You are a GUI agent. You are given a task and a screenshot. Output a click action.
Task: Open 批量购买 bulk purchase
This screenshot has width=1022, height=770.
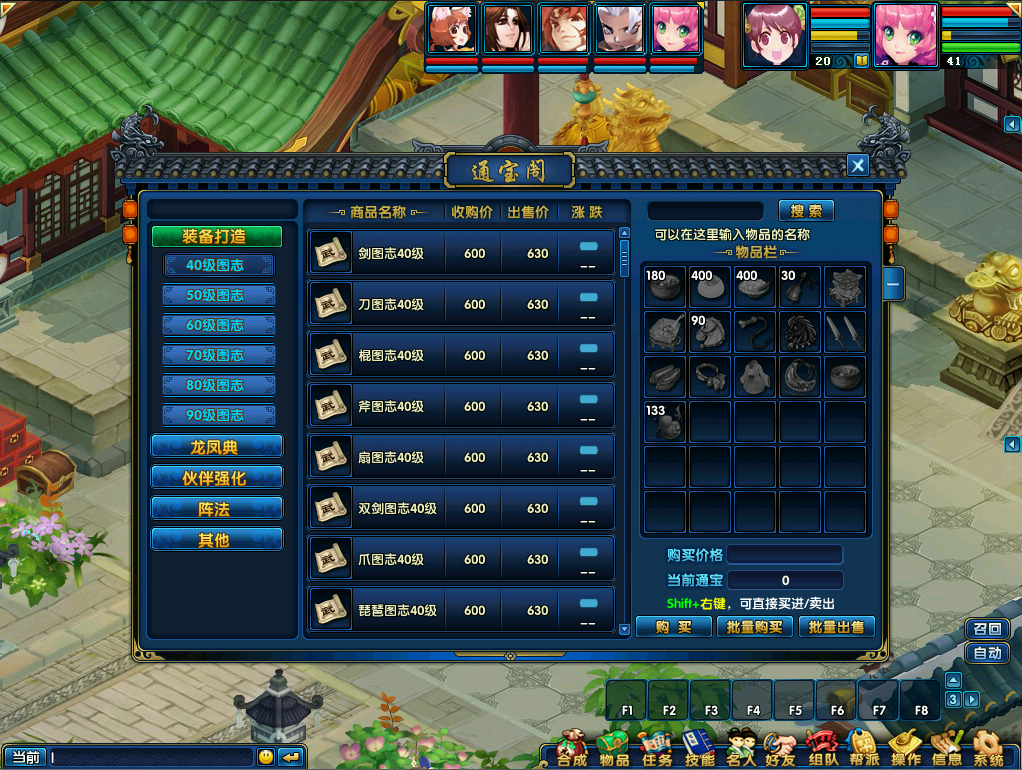(755, 627)
